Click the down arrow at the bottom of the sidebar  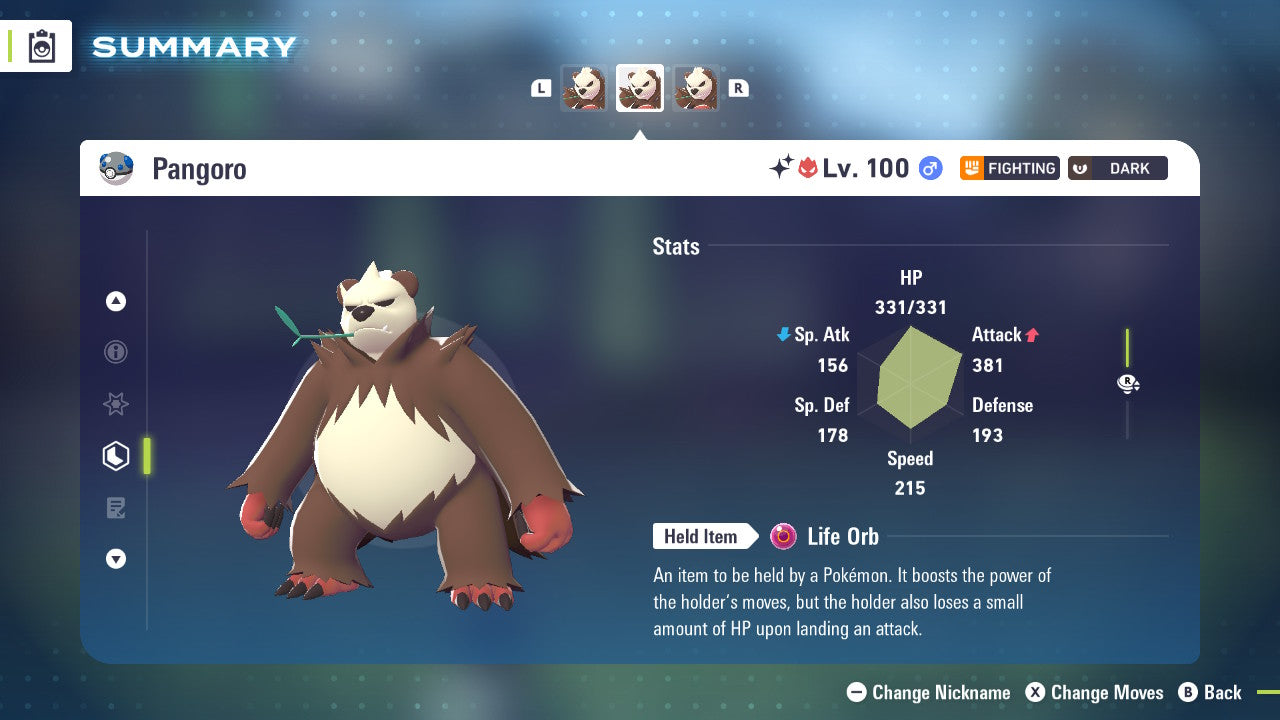[x=116, y=559]
